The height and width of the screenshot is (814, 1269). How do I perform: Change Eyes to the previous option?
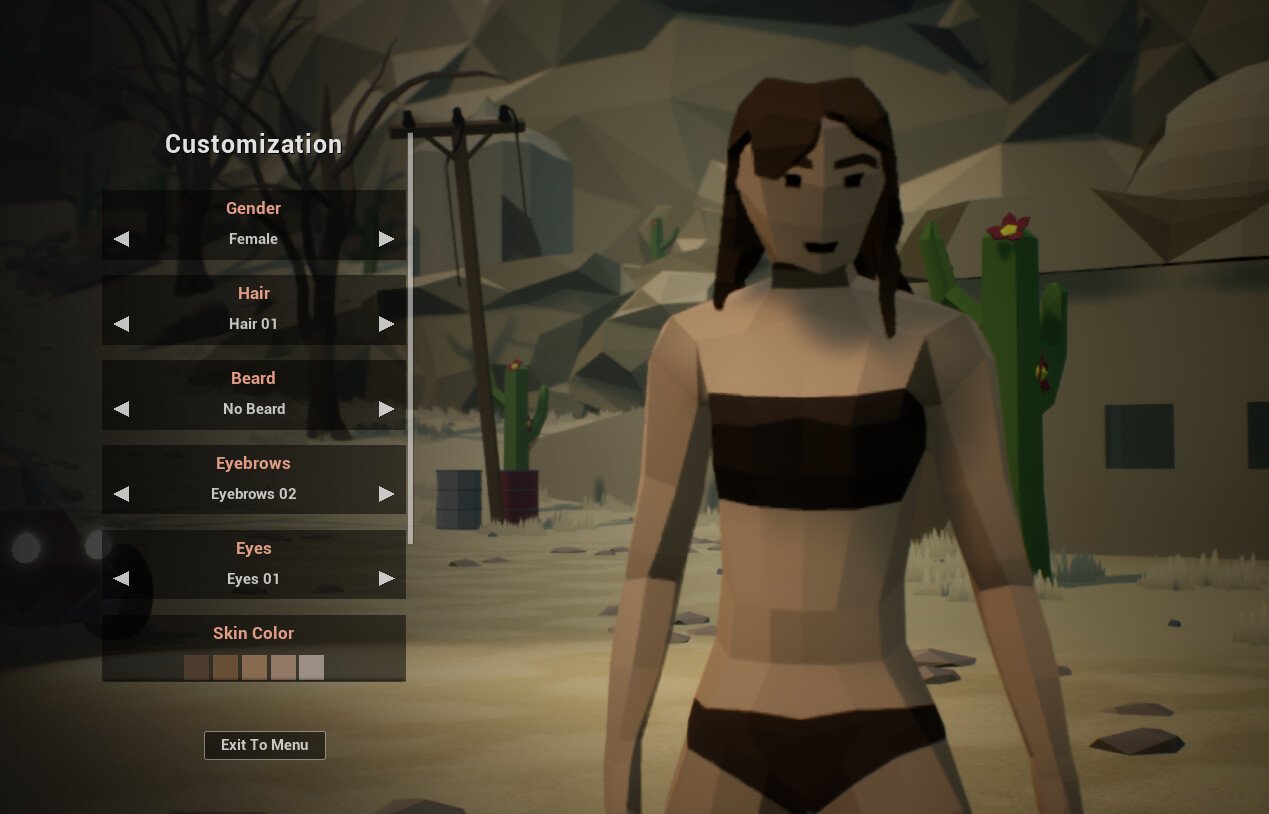121,579
